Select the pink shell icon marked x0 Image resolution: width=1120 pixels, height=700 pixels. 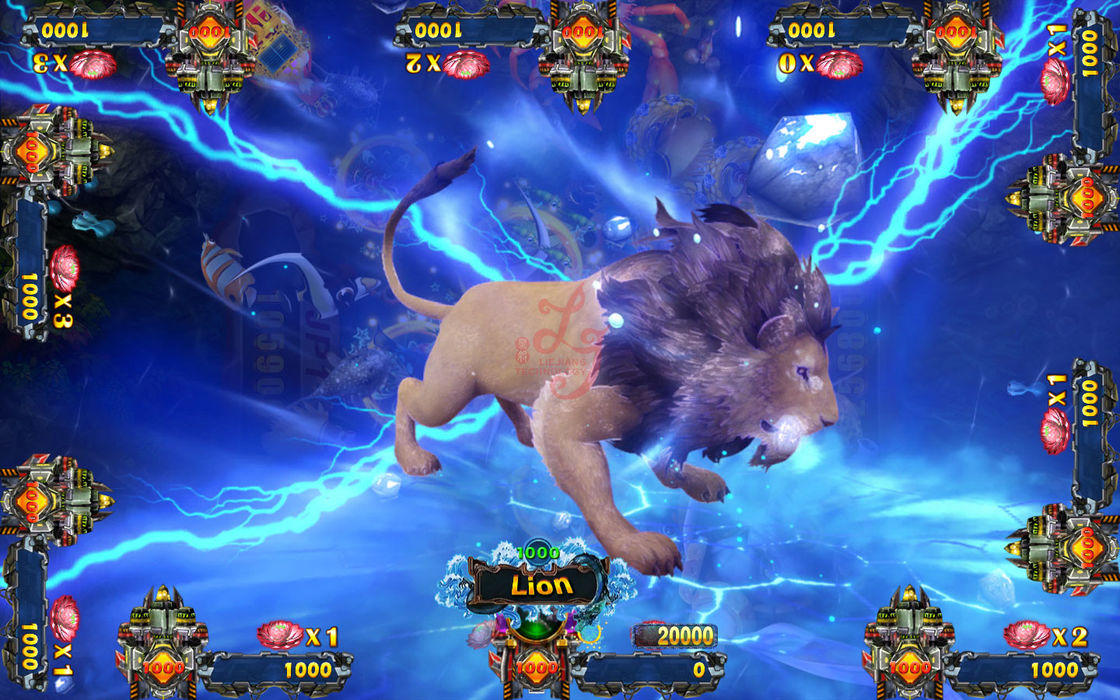tap(838, 65)
